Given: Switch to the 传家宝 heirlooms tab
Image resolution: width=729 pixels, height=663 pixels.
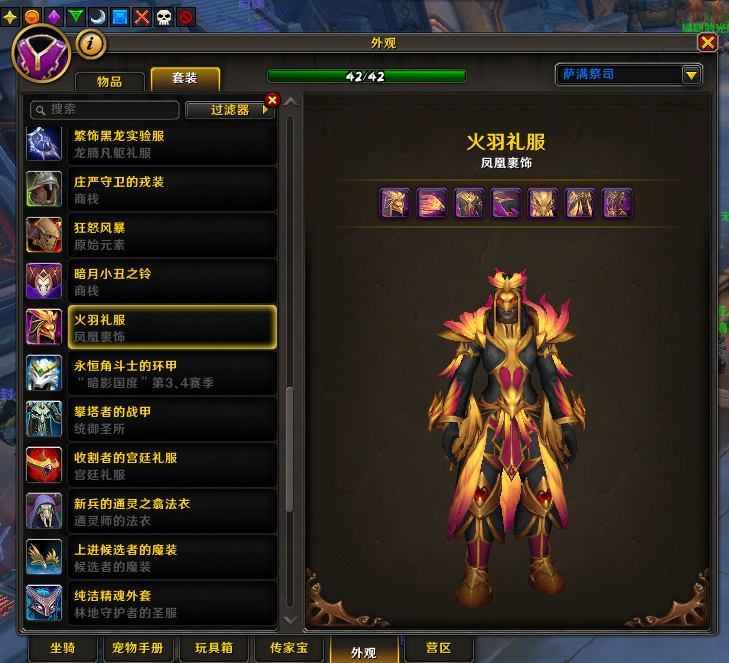Looking at the screenshot, I should click(289, 649).
